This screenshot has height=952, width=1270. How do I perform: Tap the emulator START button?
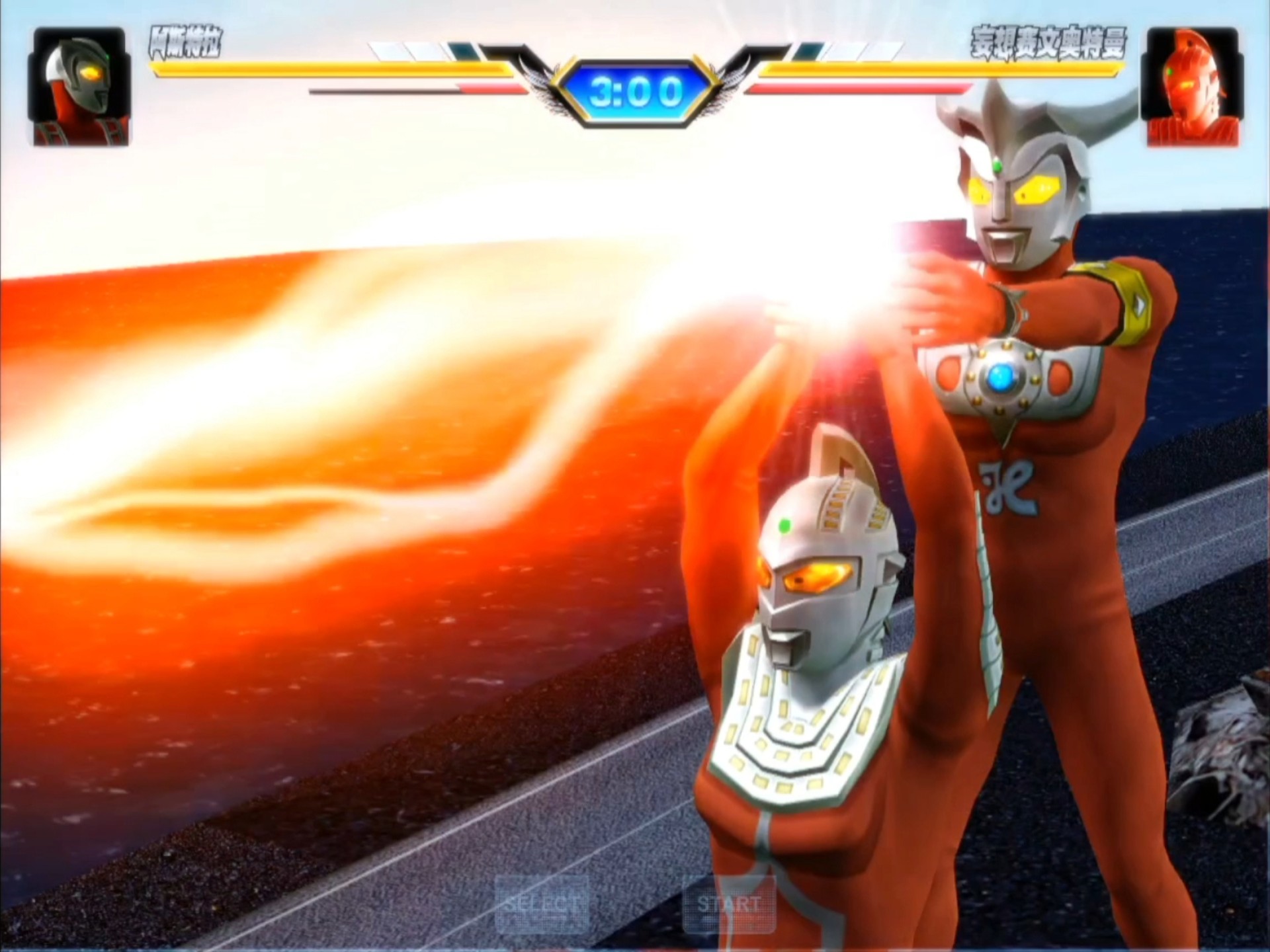click(x=729, y=903)
